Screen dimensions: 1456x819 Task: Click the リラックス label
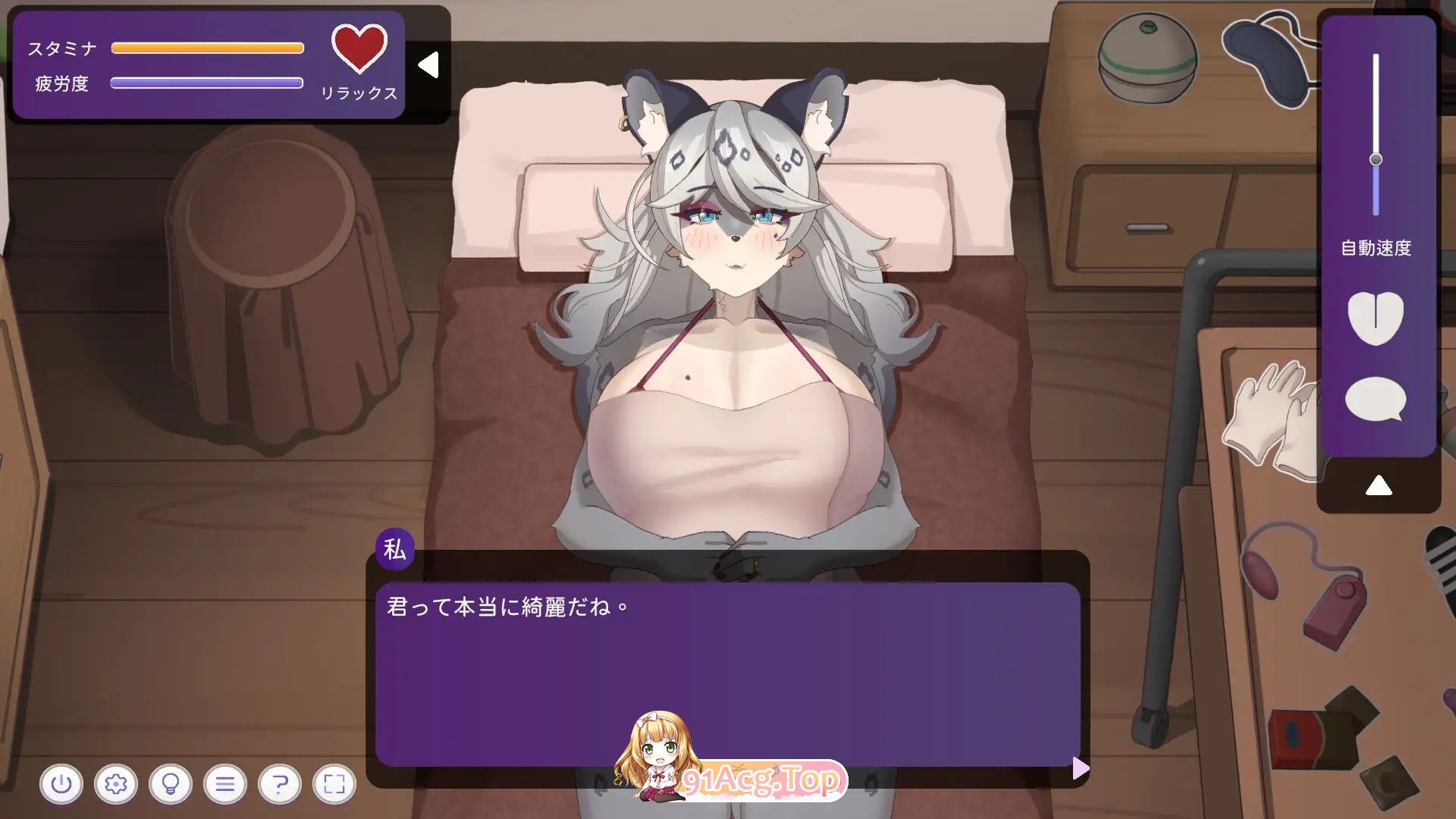360,93
